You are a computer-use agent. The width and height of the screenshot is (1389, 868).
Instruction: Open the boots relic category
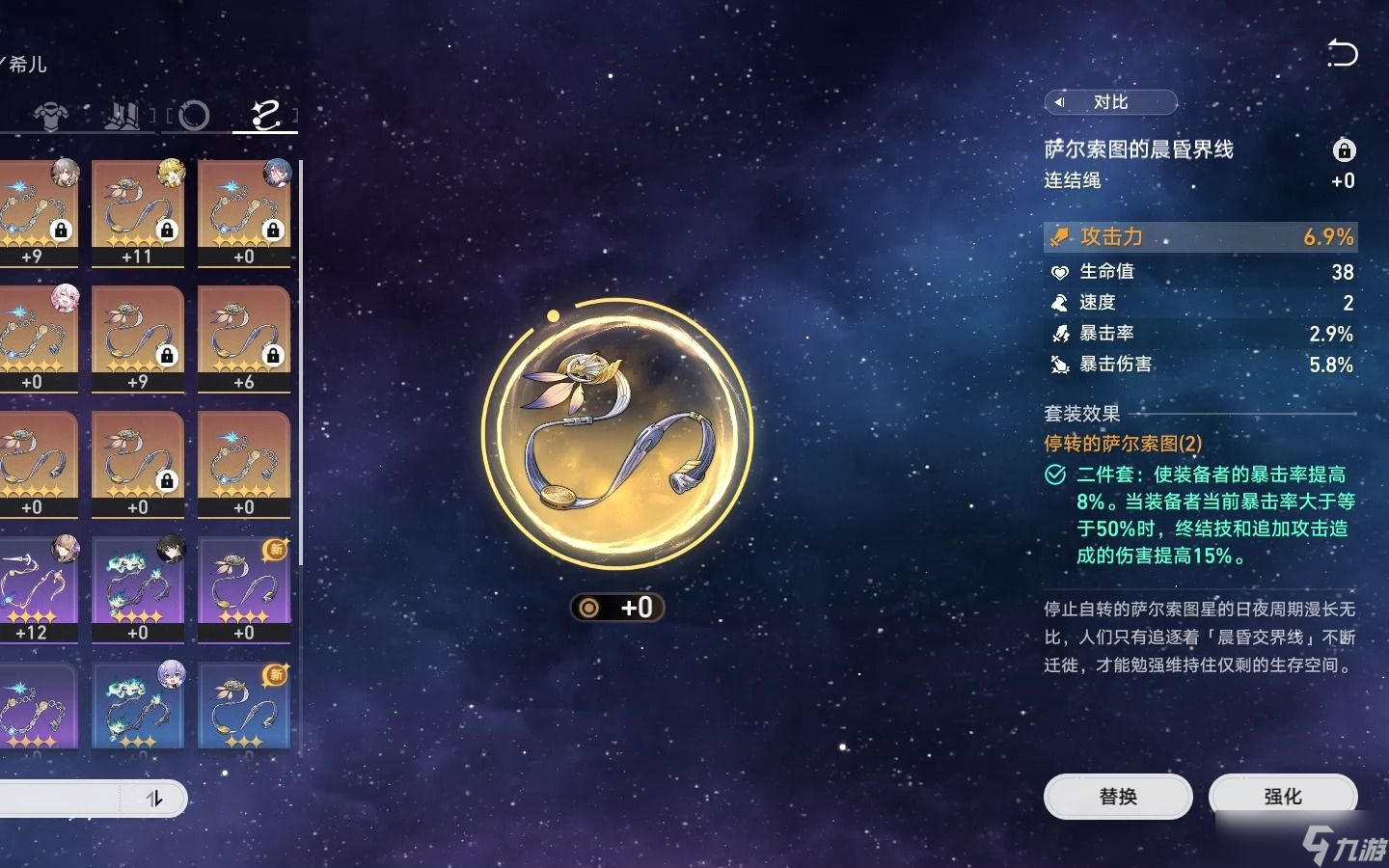[x=120, y=116]
